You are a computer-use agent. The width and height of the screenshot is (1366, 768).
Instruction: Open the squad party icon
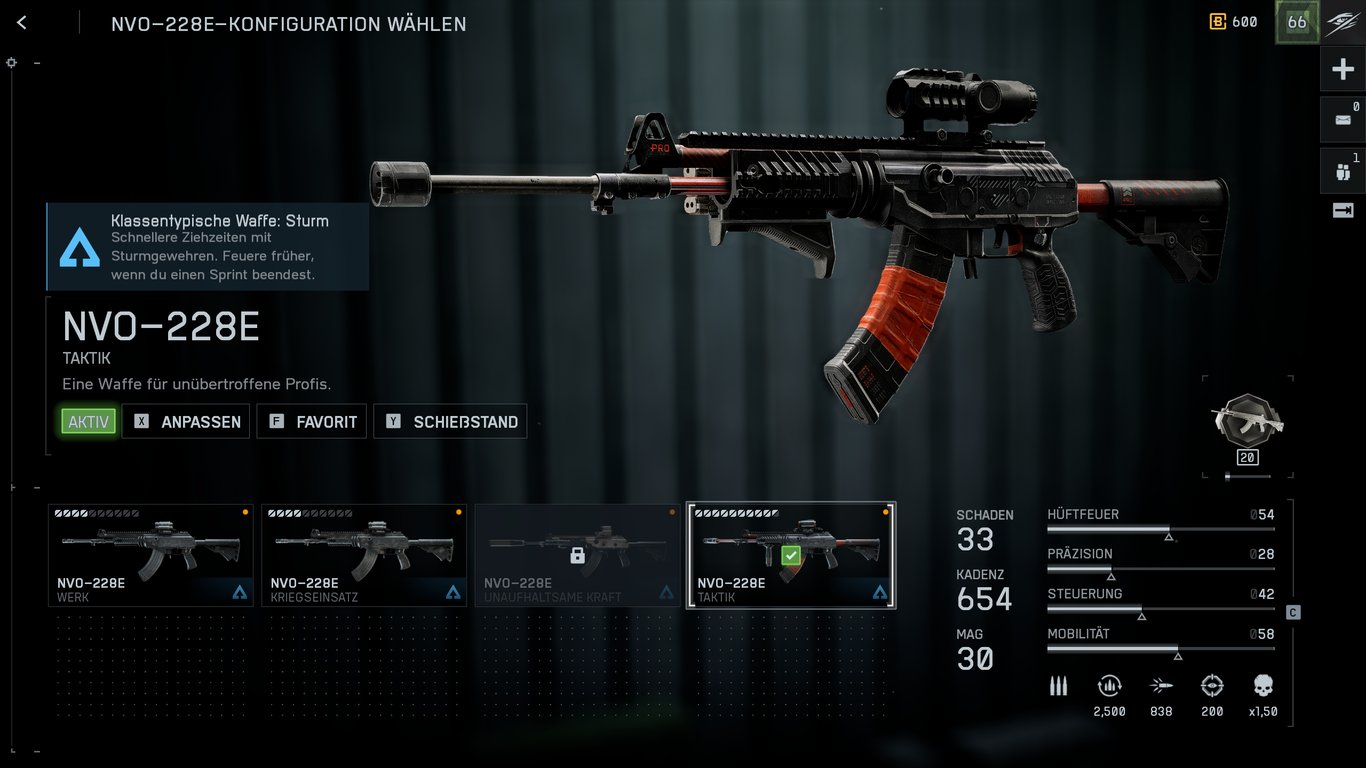[1342, 171]
